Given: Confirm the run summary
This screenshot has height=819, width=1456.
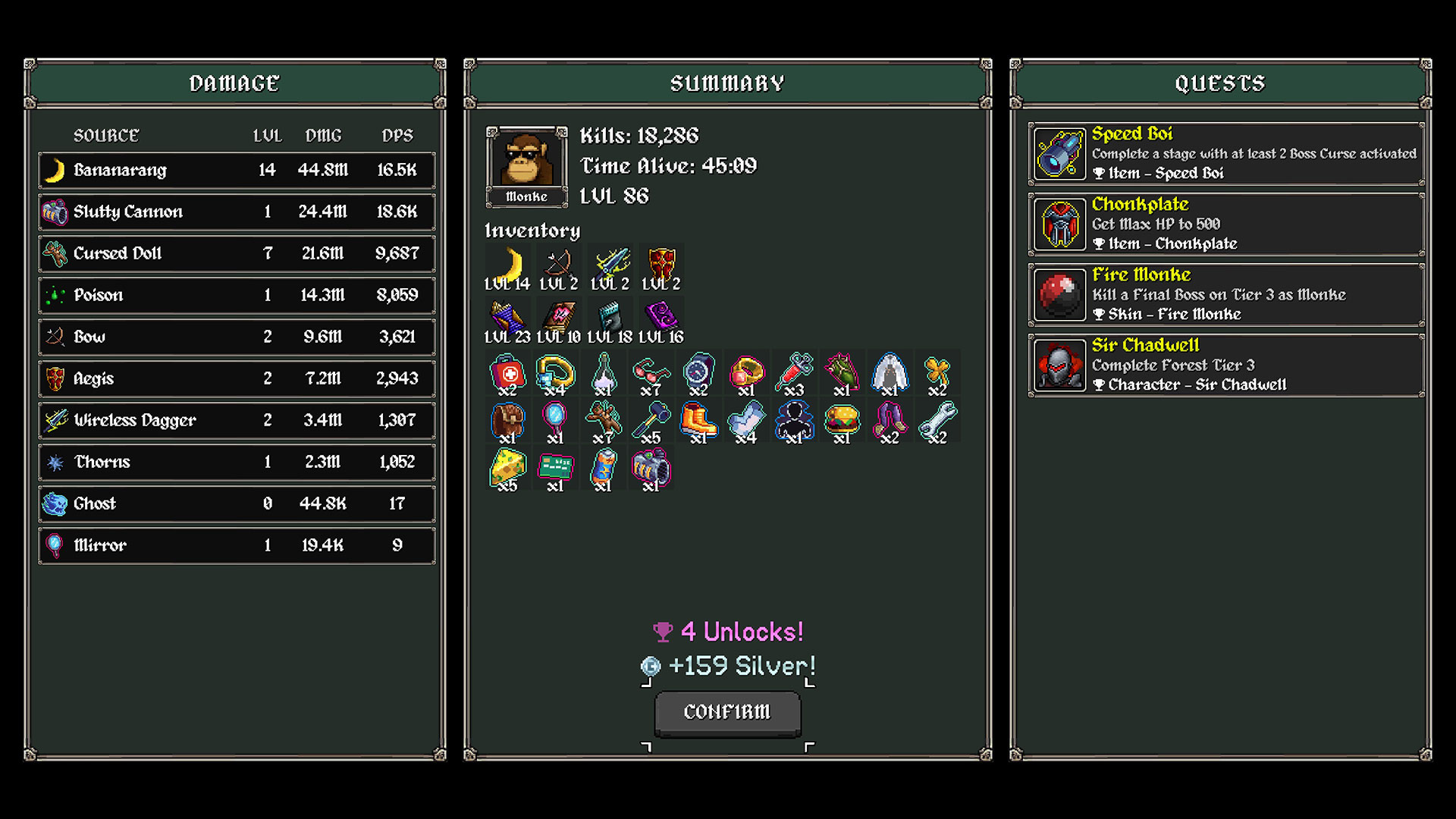Looking at the screenshot, I should pos(727,712).
